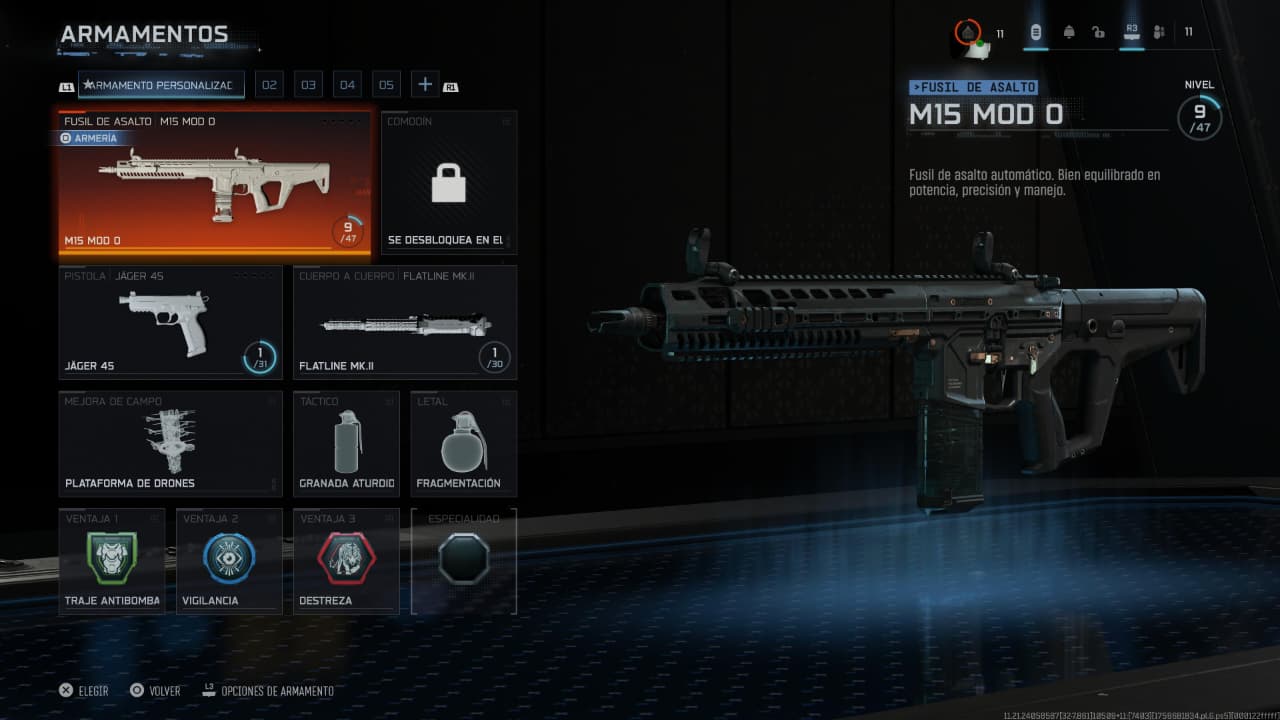The height and width of the screenshot is (720, 1280).
Task: Open the social friends icon
Action: 1159,32
